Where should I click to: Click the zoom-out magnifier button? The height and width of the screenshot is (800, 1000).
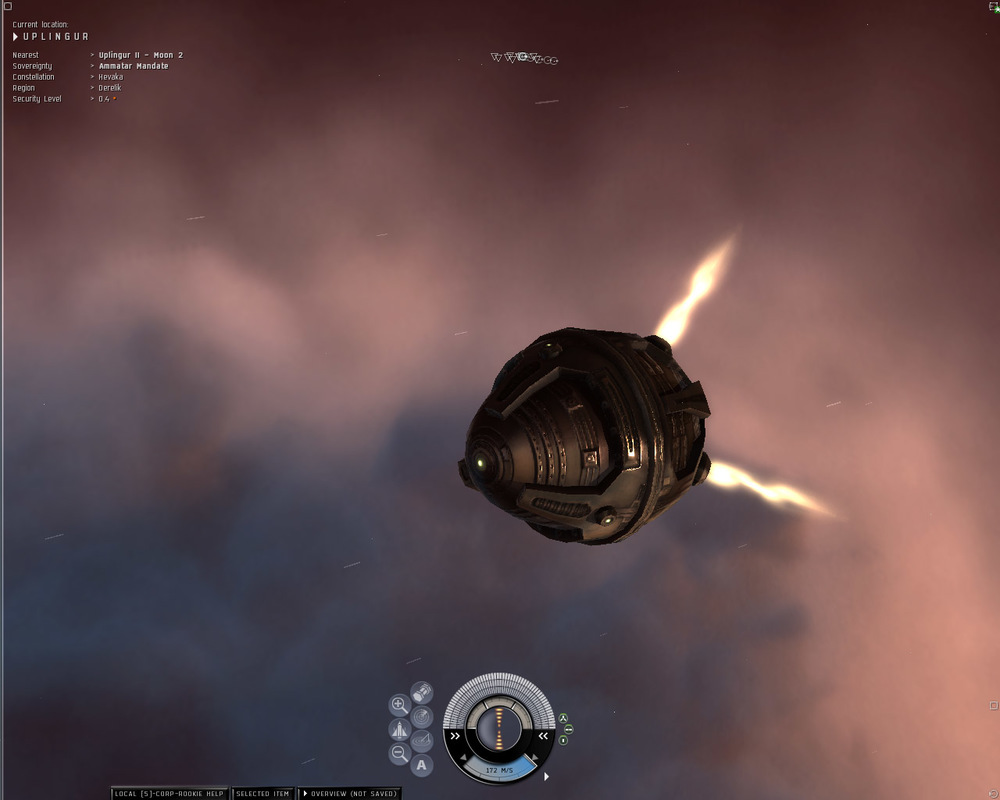[399, 754]
